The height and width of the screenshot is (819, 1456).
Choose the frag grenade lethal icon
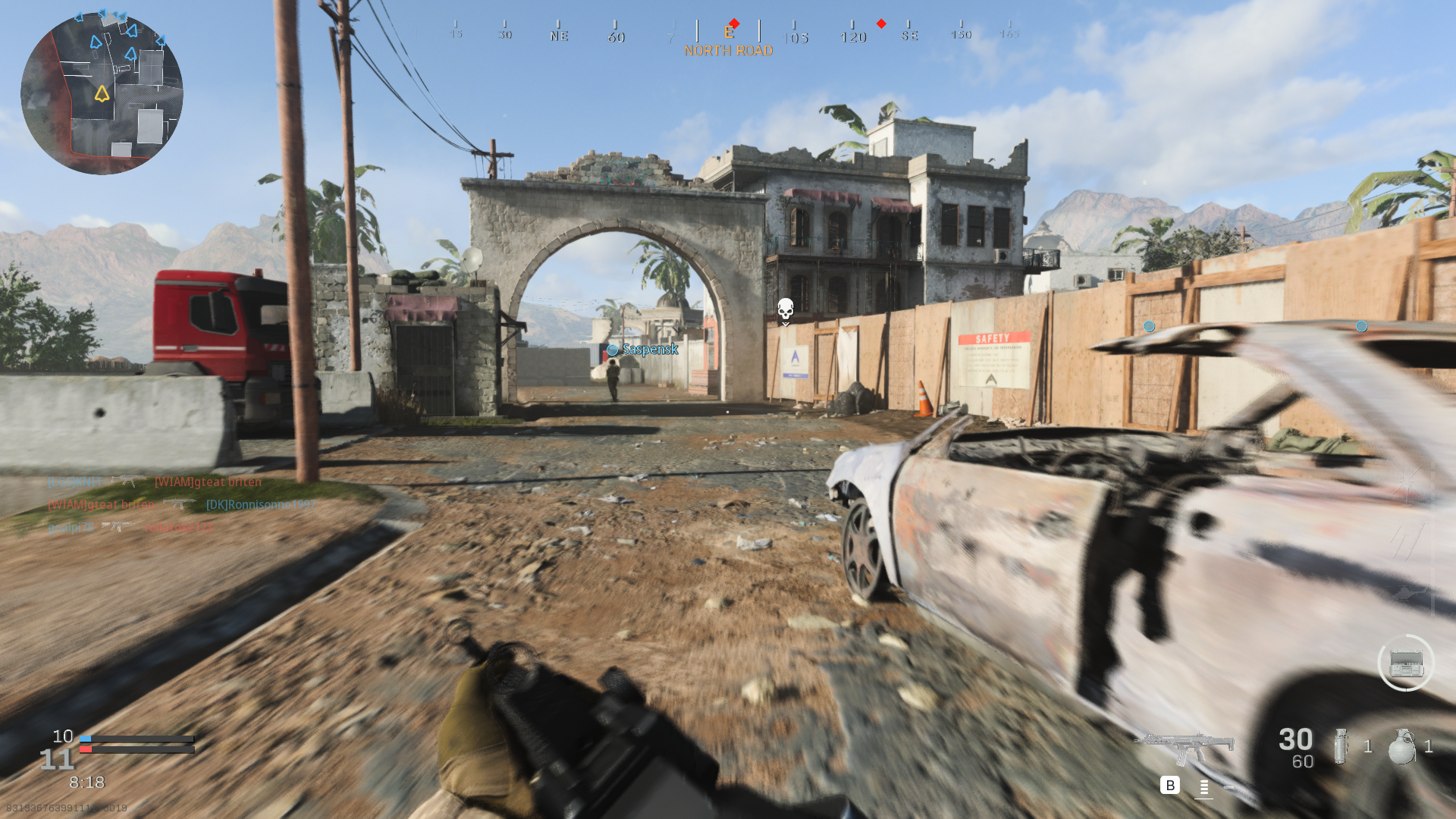(x=1401, y=747)
